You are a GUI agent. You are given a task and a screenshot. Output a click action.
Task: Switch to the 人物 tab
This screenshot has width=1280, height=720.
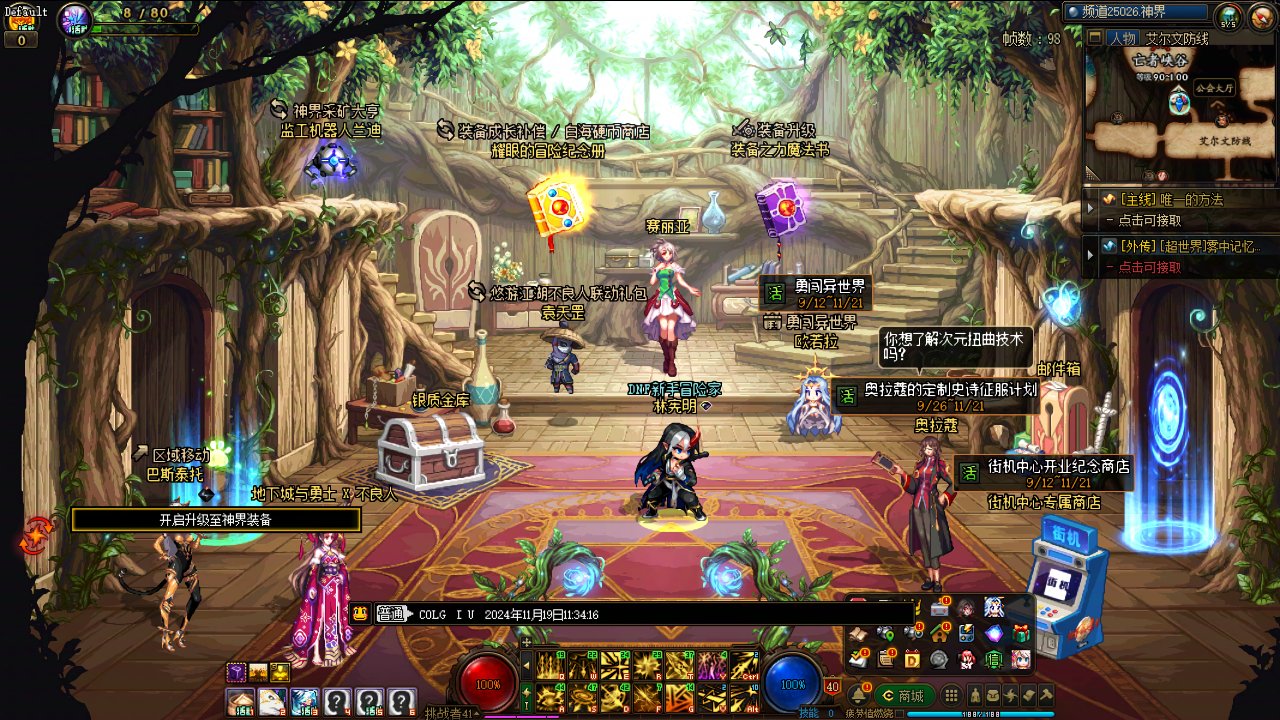pyautogui.click(x=1122, y=38)
